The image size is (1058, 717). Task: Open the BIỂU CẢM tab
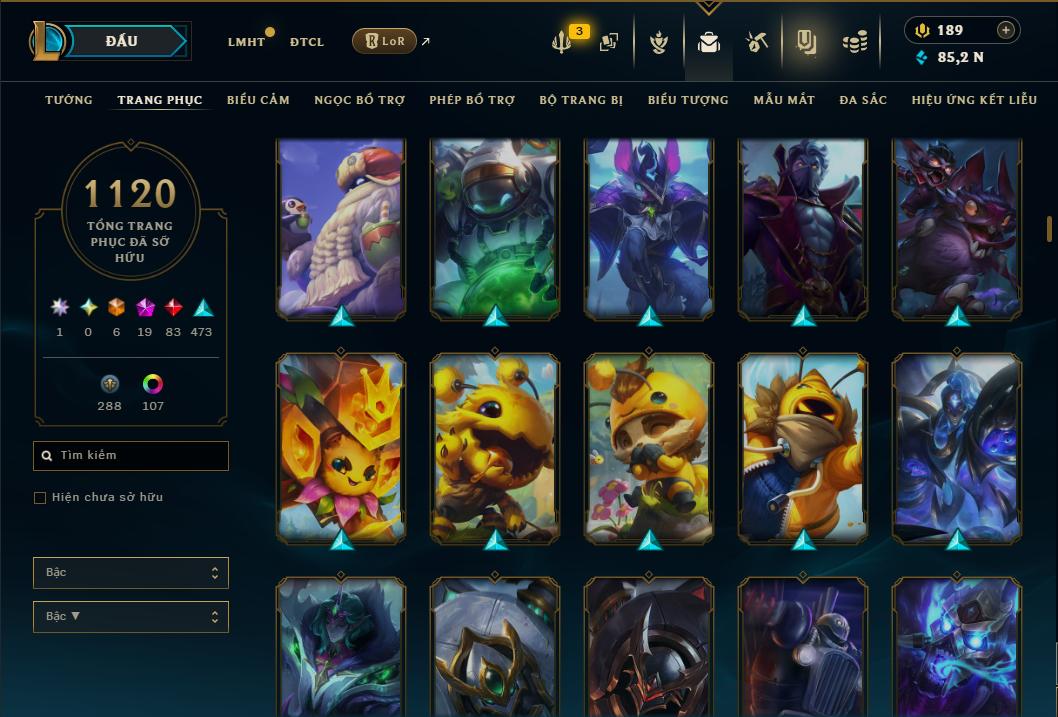[258, 100]
